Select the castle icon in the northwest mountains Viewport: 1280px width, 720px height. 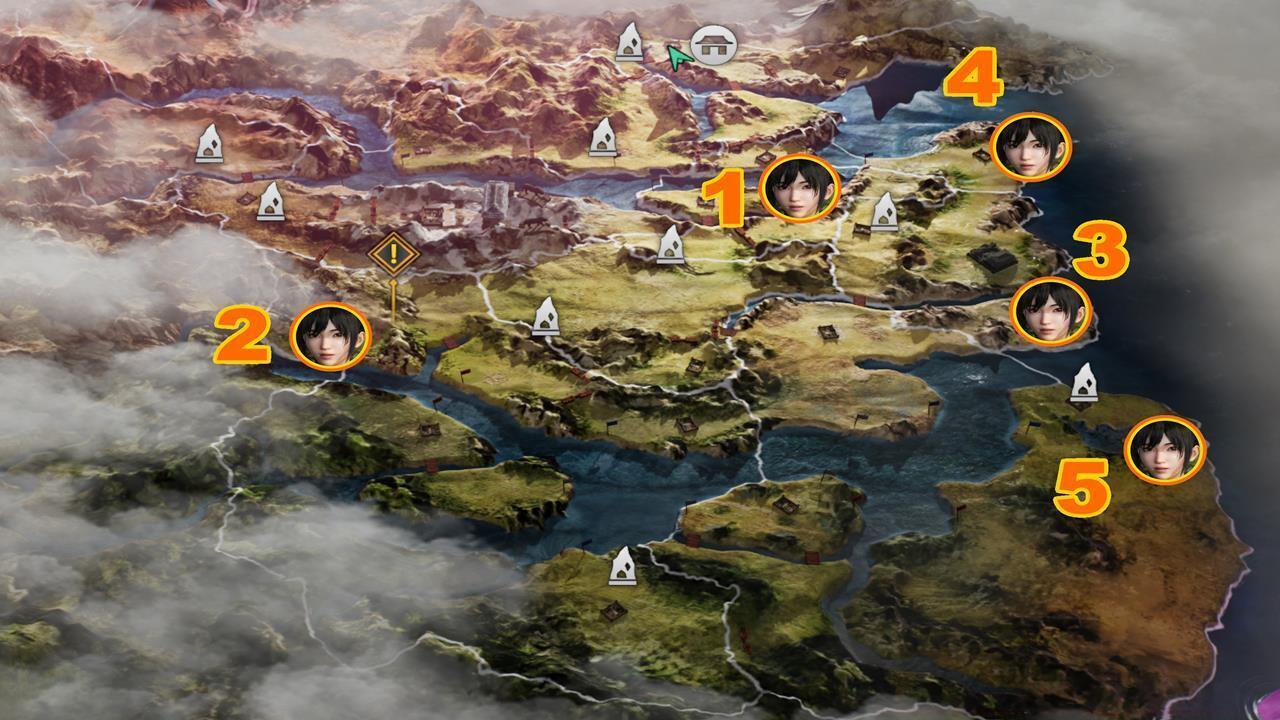click(x=211, y=145)
